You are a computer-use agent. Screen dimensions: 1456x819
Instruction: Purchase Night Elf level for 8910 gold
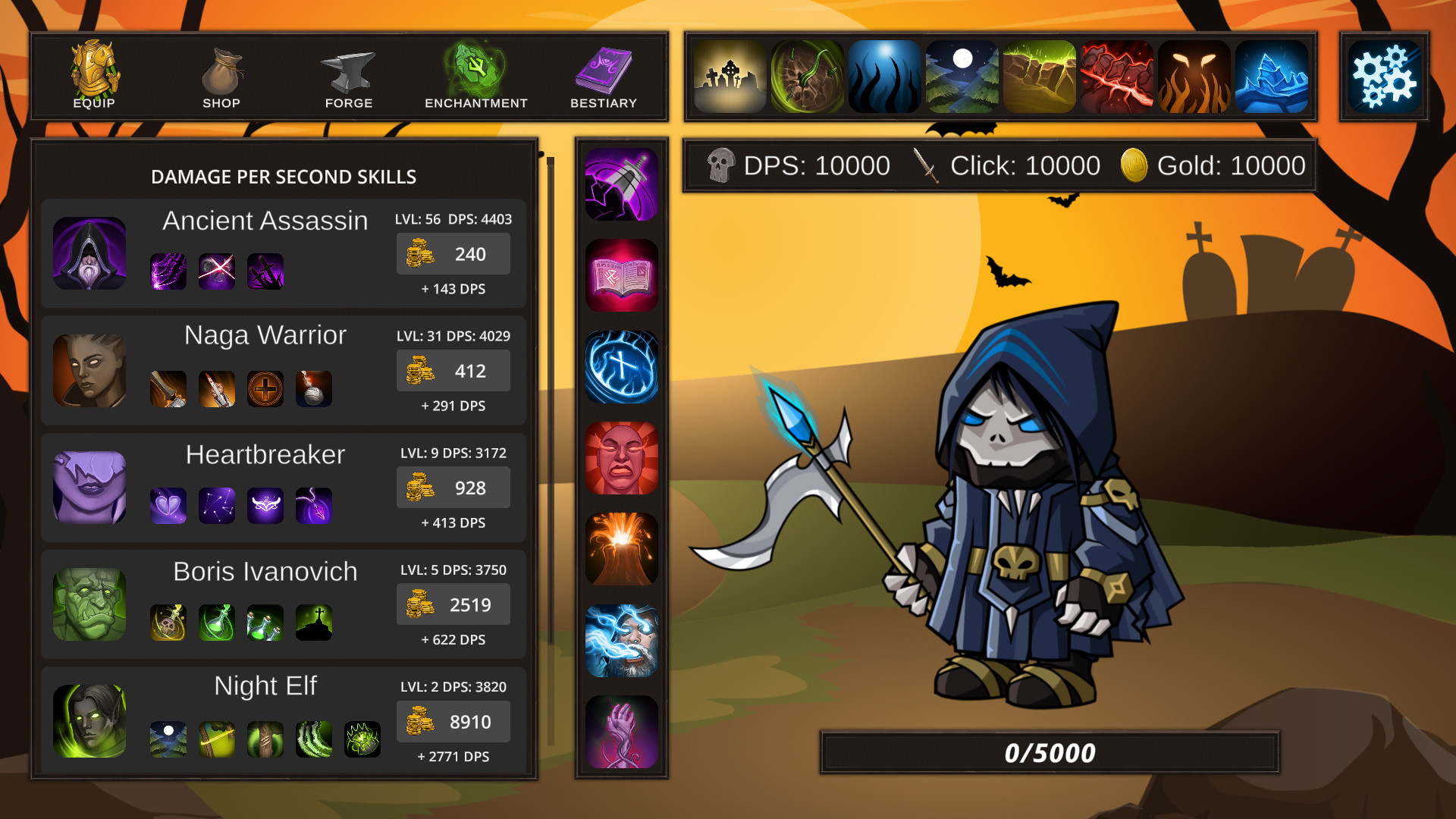coord(453,721)
